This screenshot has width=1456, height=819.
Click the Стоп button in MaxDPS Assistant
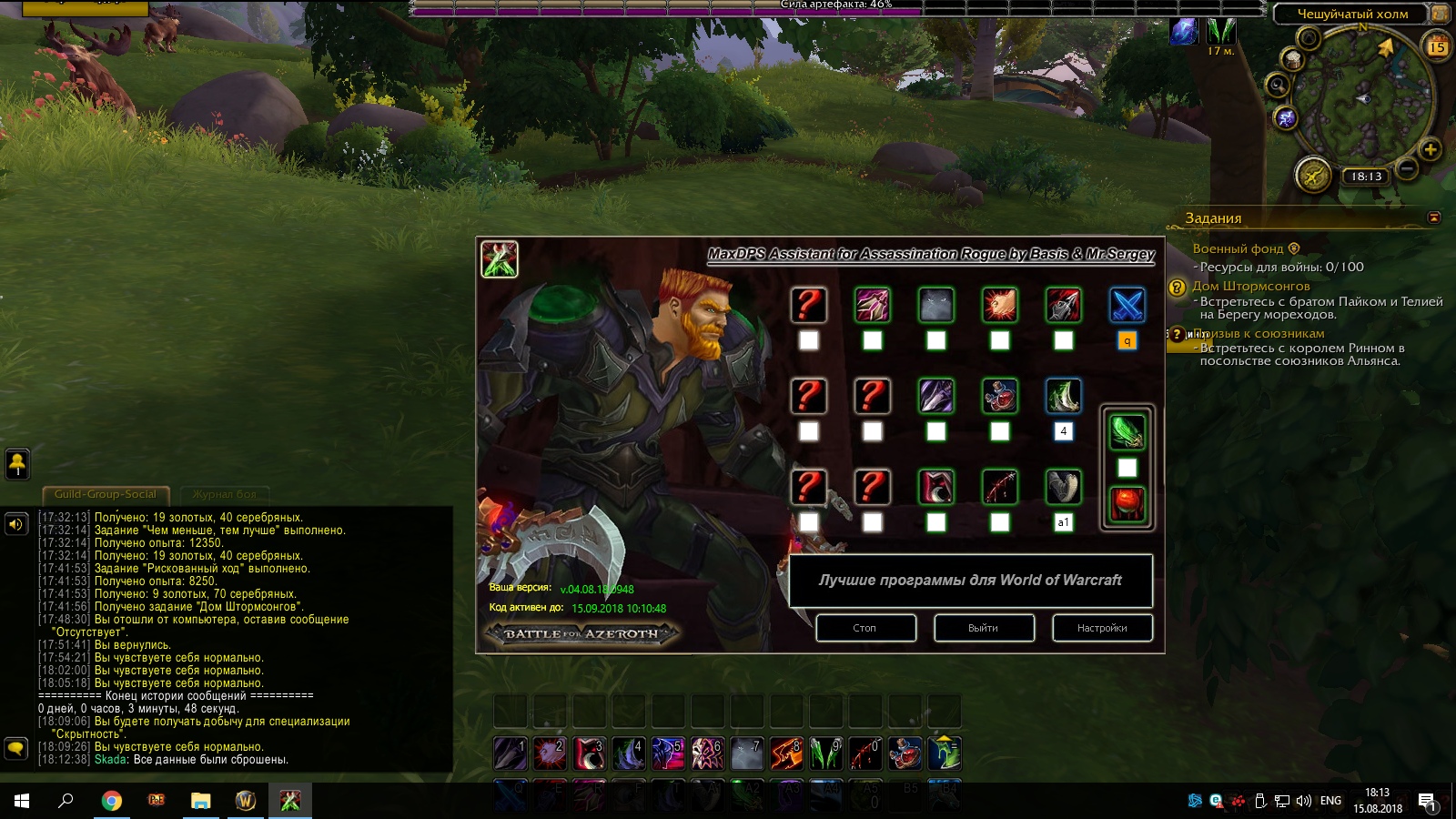point(865,628)
